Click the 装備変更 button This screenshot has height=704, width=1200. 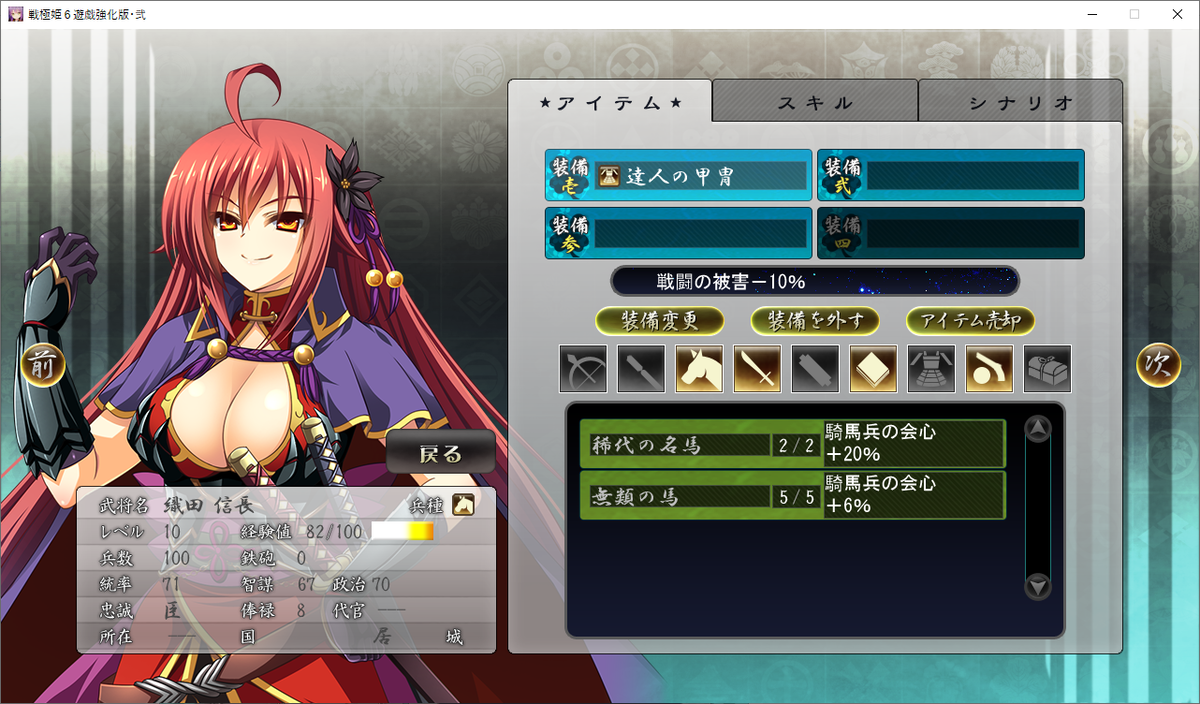pyautogui.click(x=659, y=321)
